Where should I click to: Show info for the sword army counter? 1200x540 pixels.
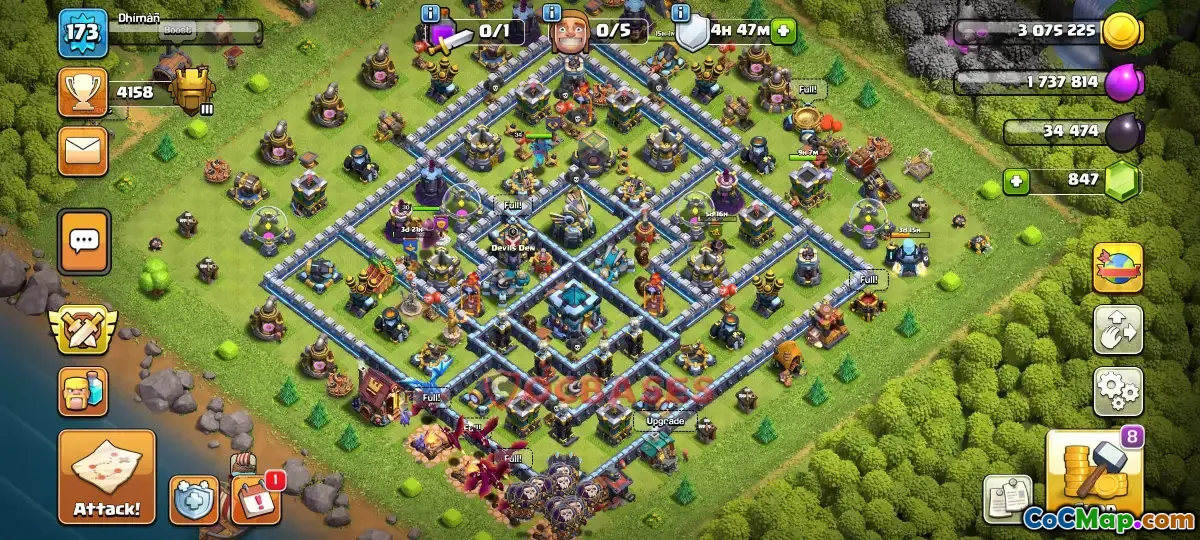point(431,13)
